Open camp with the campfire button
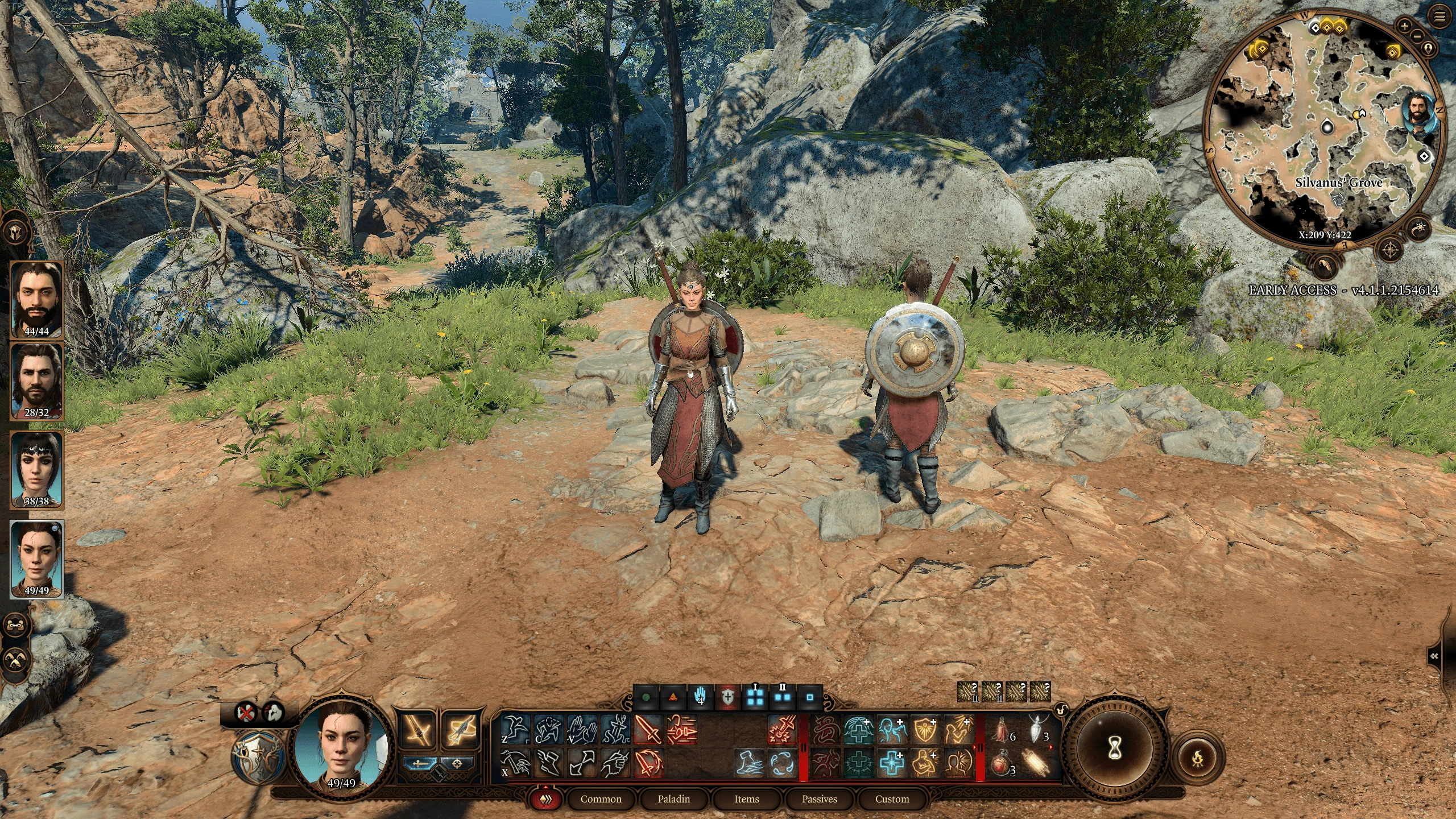1456x819 pixels. [x=1198, y=758]
